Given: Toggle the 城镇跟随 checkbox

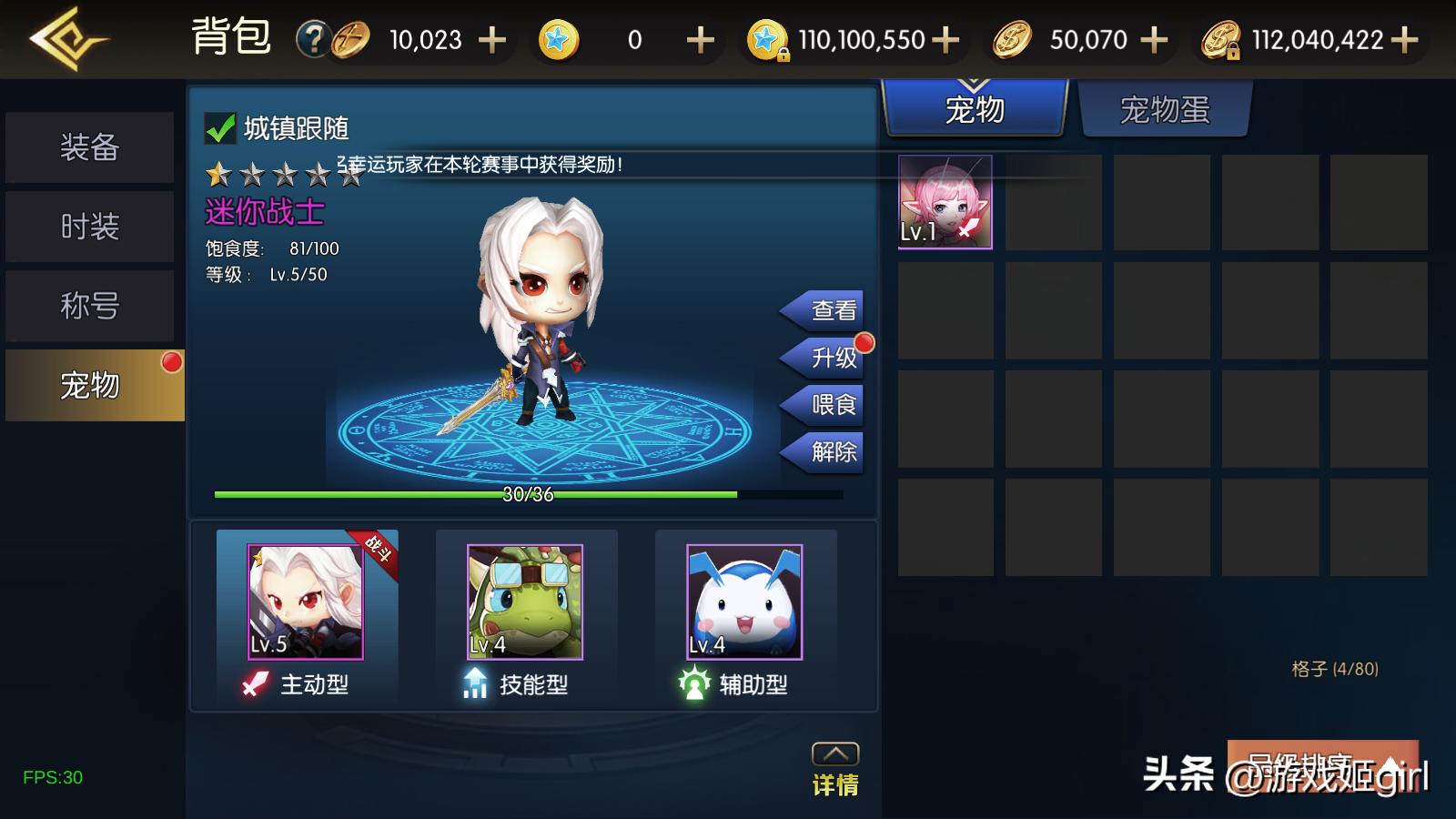Looking at the screenshot, I should click(x=220, y=128).
